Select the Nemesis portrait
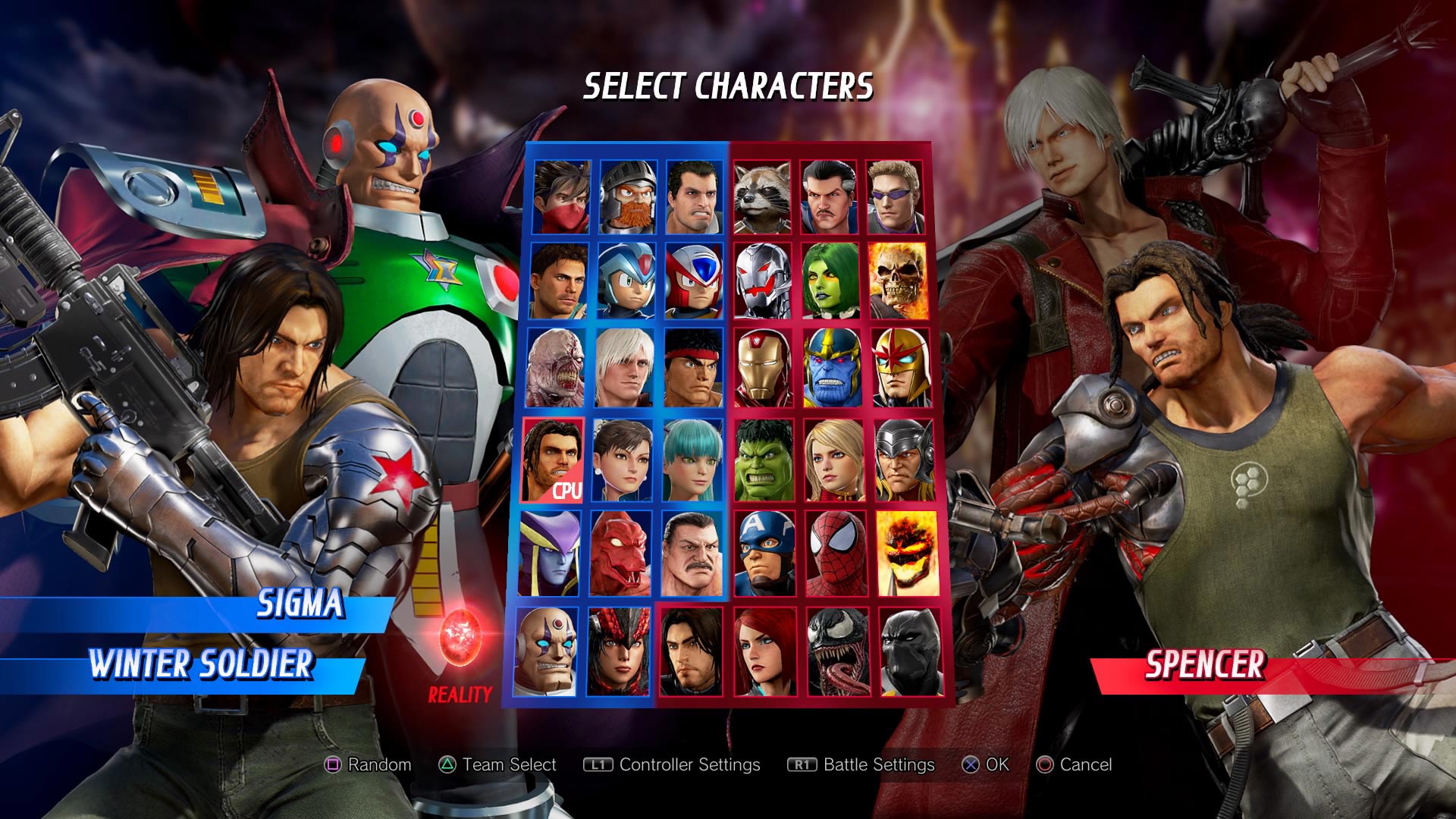Screen dimensions: 1456x819 (557, 368)
